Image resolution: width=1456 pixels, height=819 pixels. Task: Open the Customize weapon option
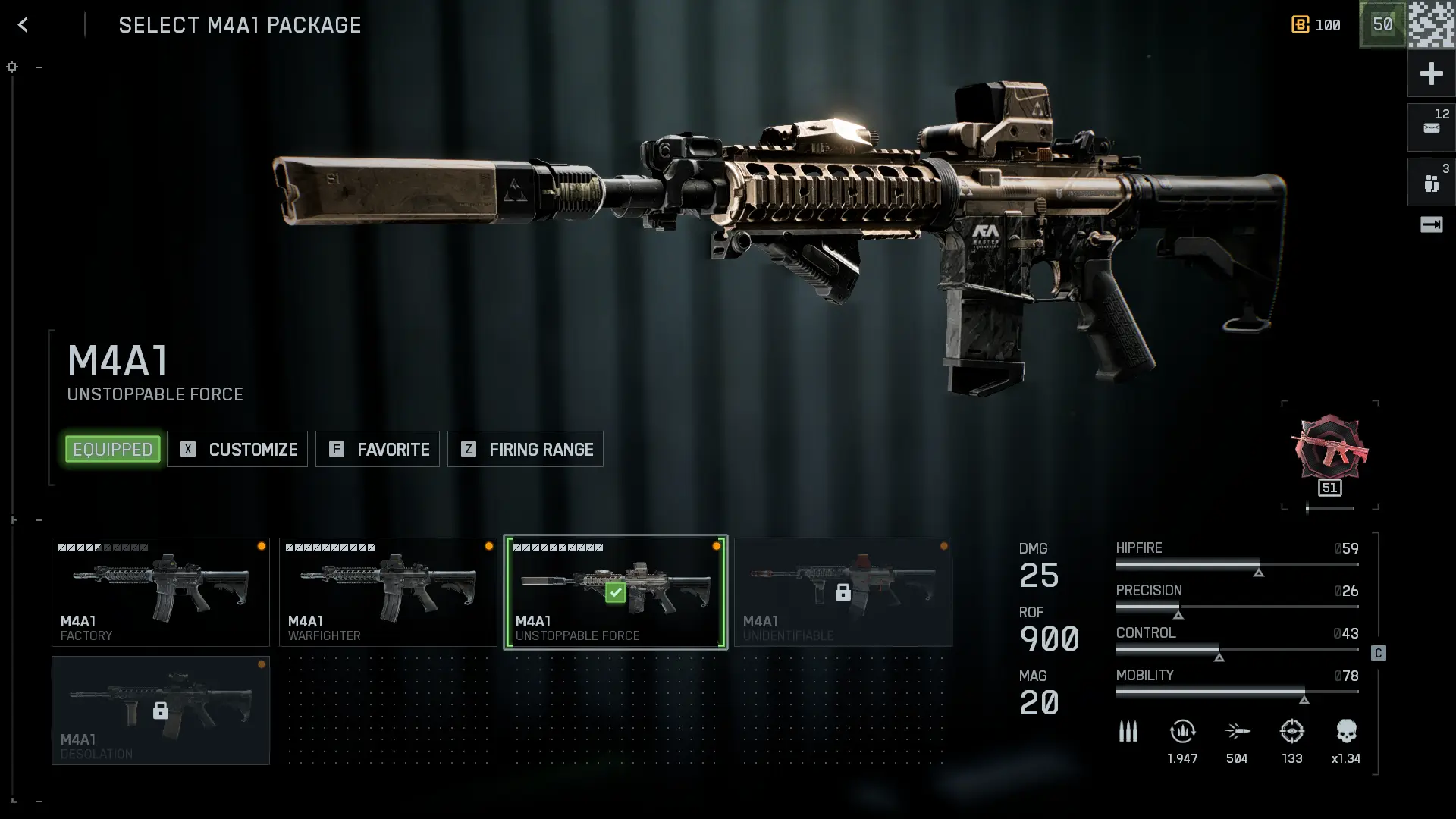point(237,449)
